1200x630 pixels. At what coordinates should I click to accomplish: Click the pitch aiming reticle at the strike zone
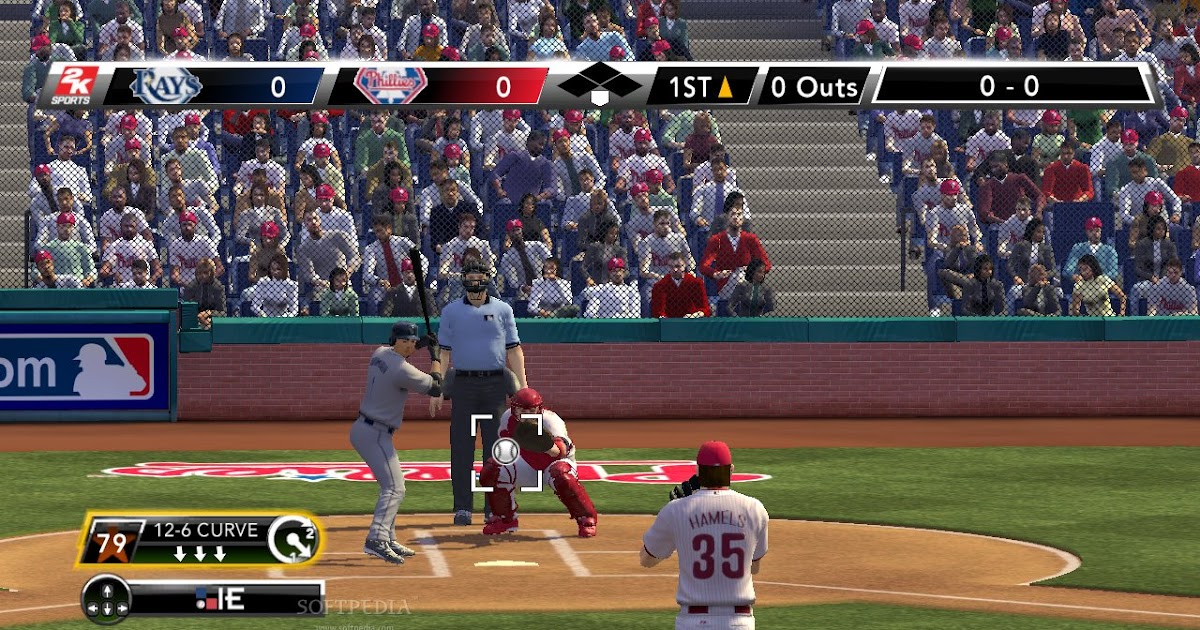tap(506, 451)
